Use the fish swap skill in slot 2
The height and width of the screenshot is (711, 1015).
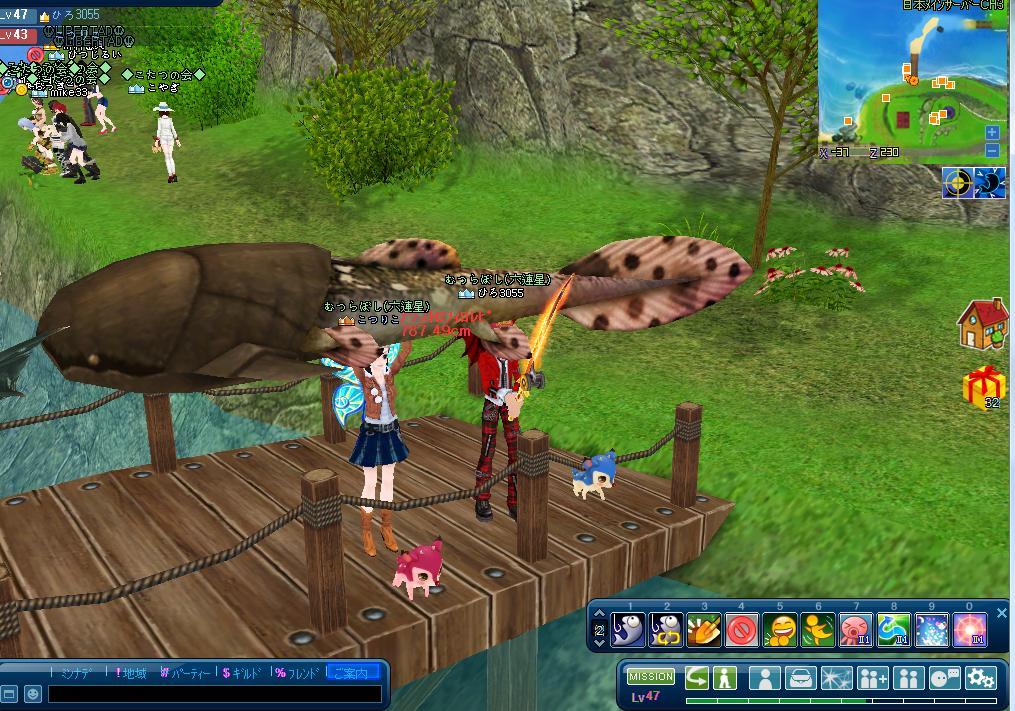click(666, 630)
